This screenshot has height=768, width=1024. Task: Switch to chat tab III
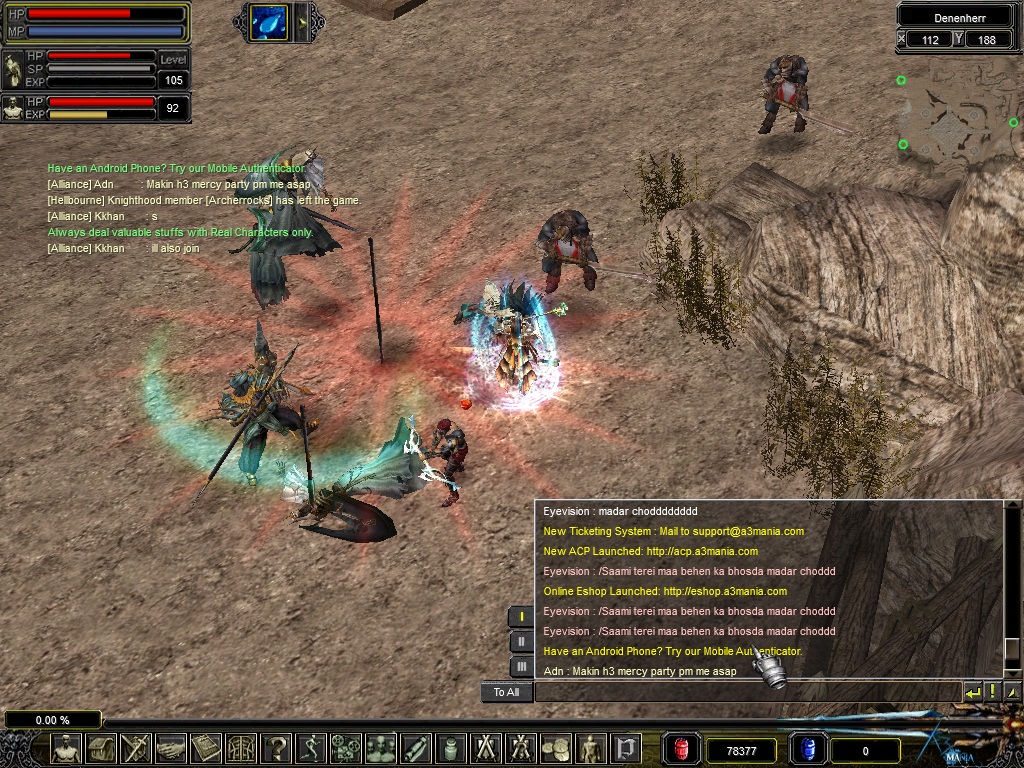520,666
